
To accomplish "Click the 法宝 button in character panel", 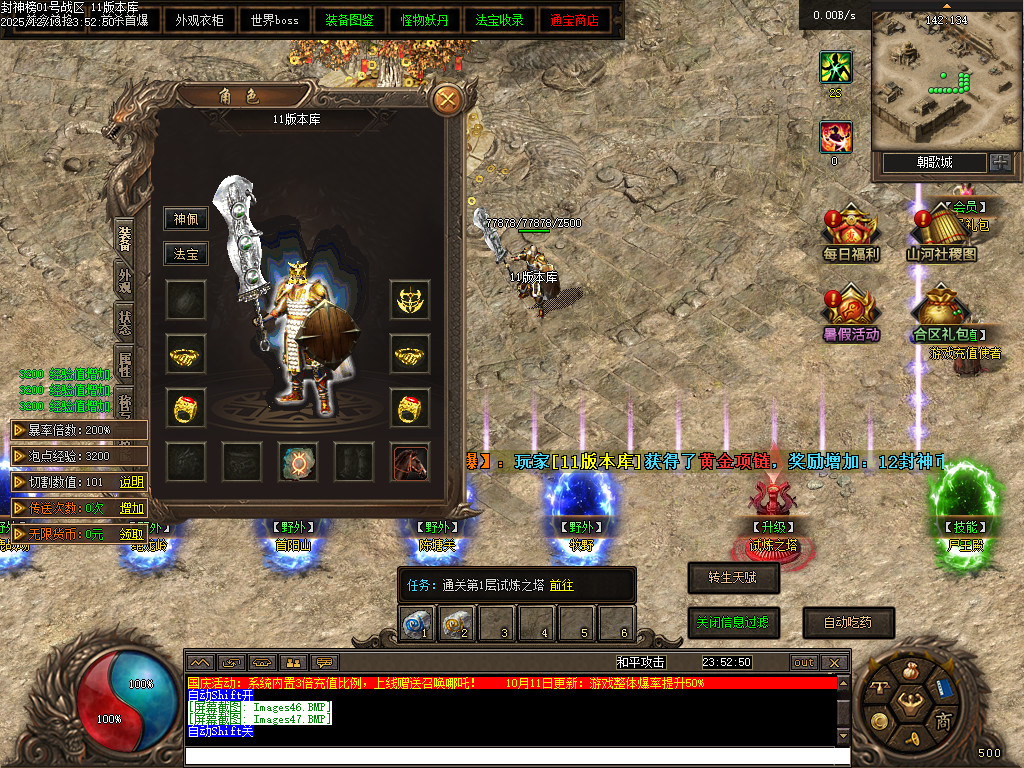I will 186,254.
